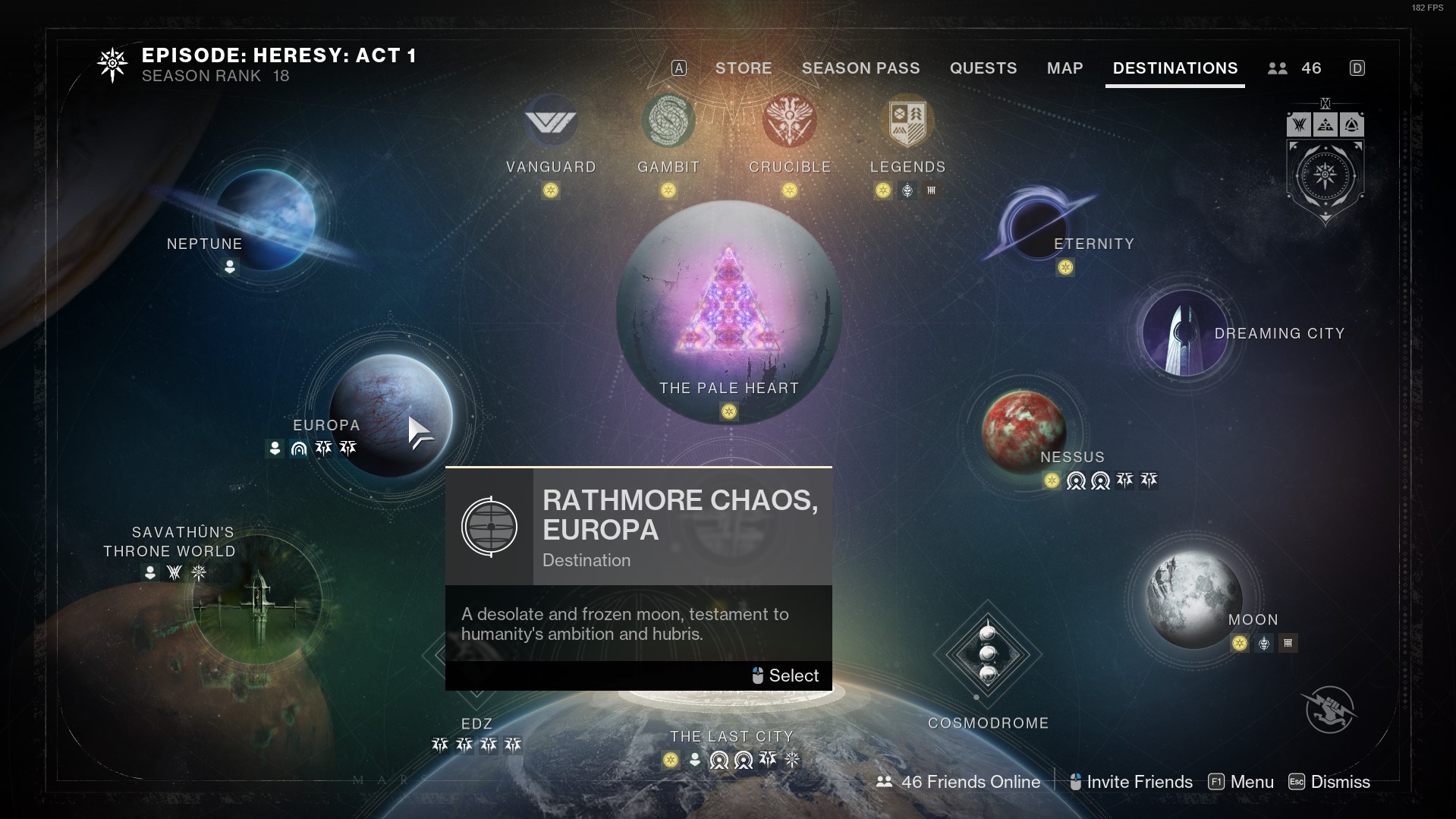Switch to the Season Pass tab
Viewport: 1456px width, 819px height.
point(860,68)
